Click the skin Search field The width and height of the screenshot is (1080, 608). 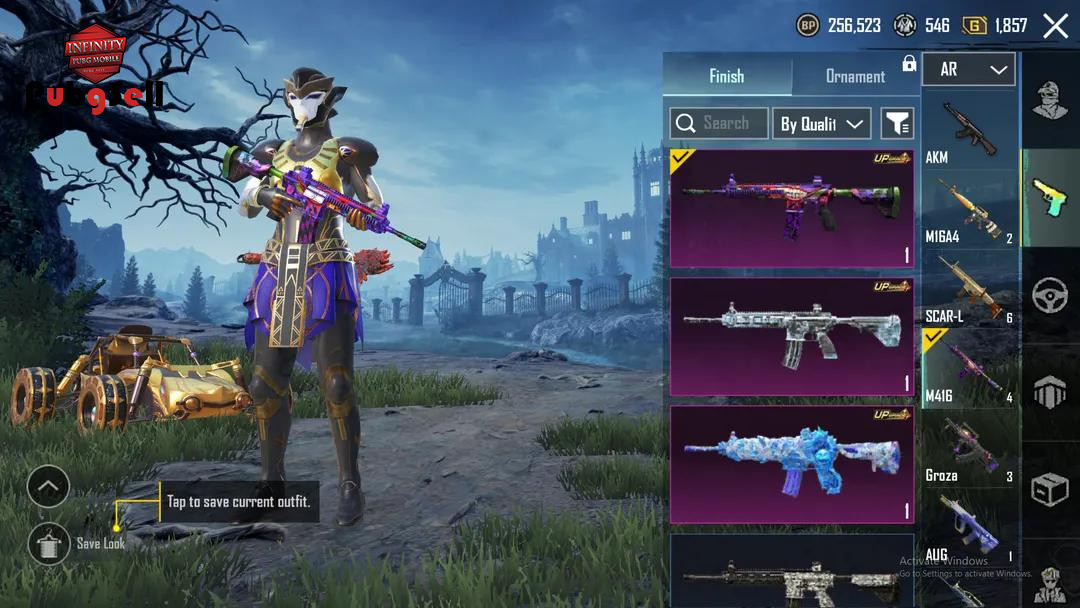719,123
